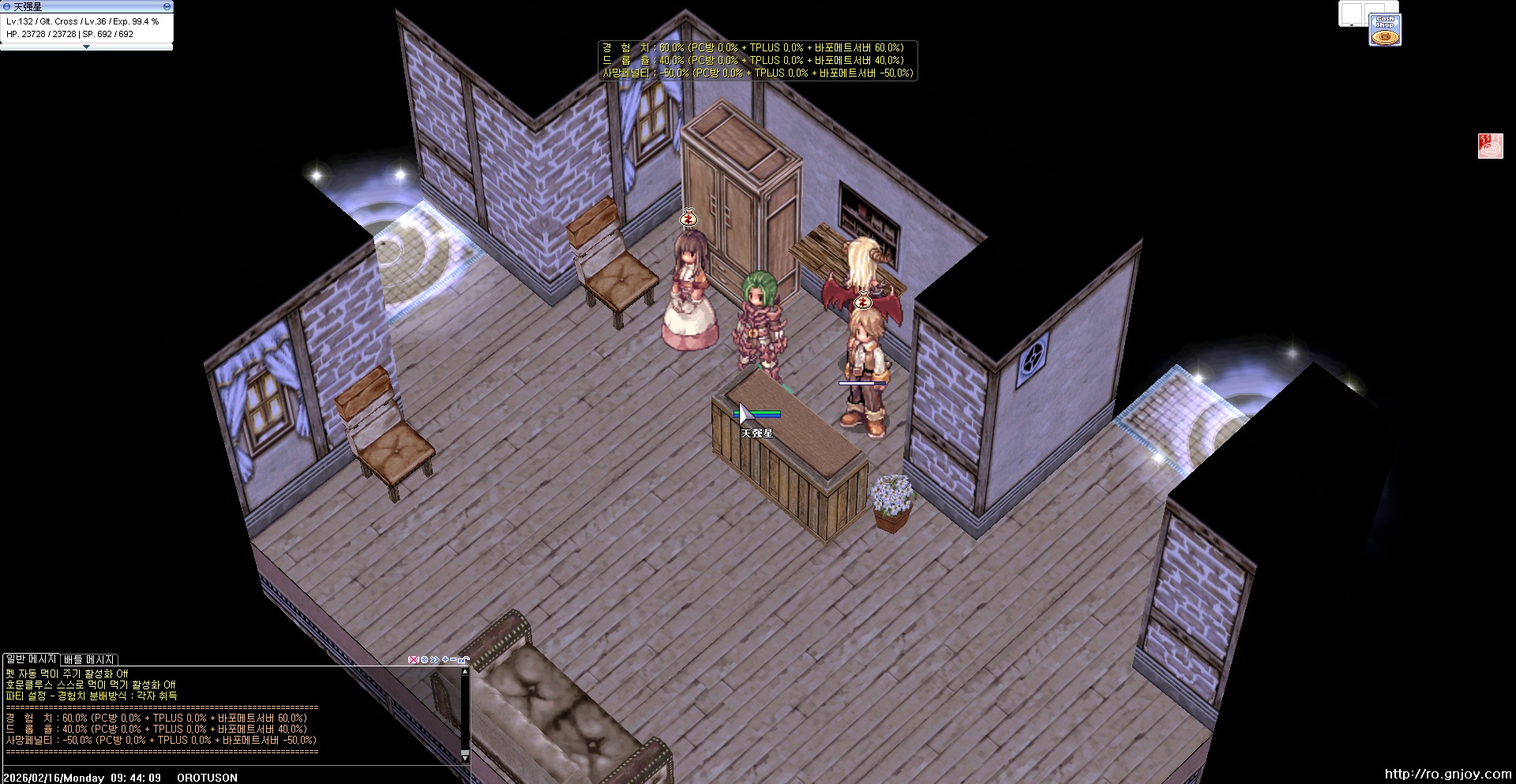
Task: Click the round blue chat options icon
Action: [x=424, y=660]
